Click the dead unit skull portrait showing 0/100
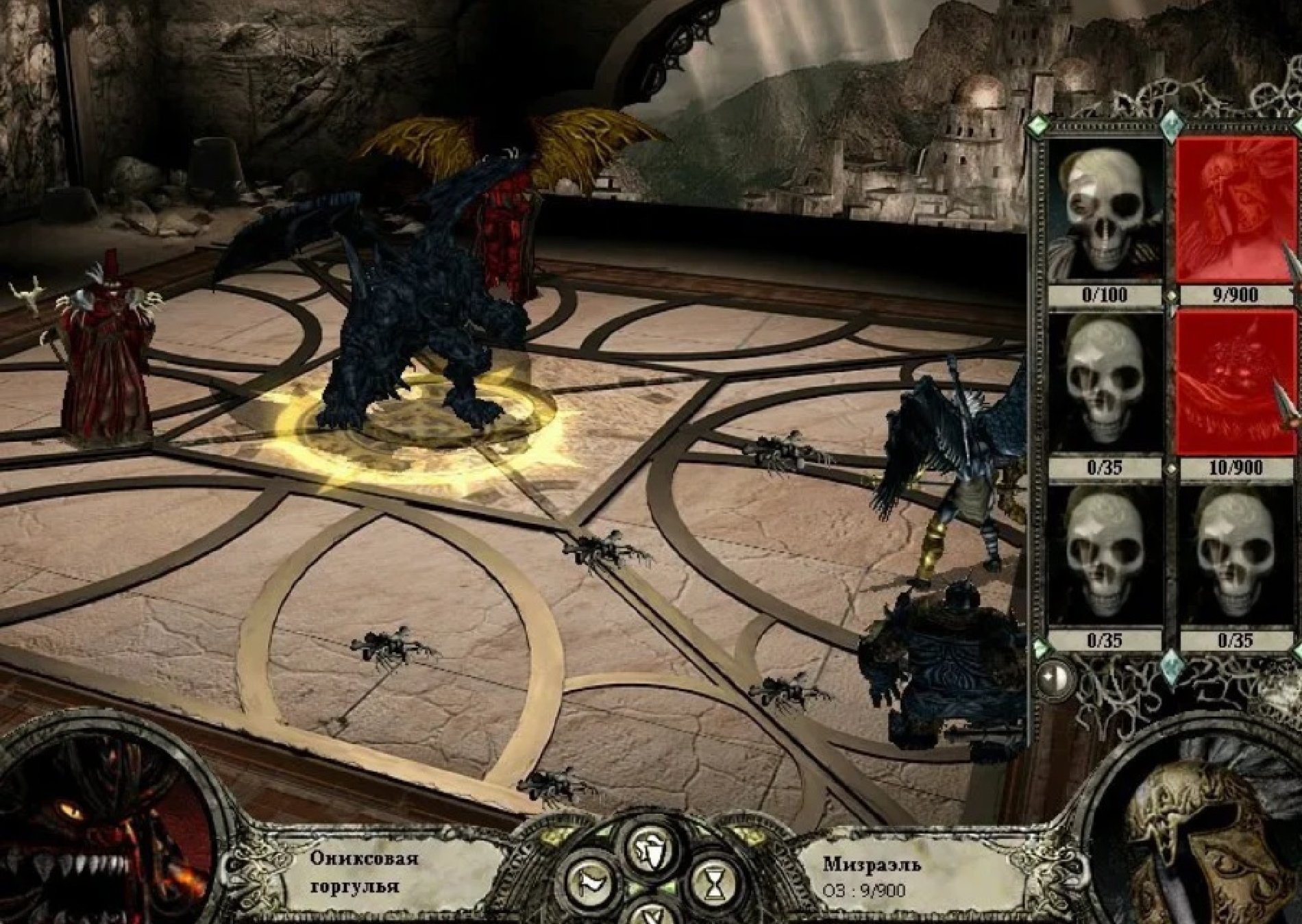 coord(1103,209)
